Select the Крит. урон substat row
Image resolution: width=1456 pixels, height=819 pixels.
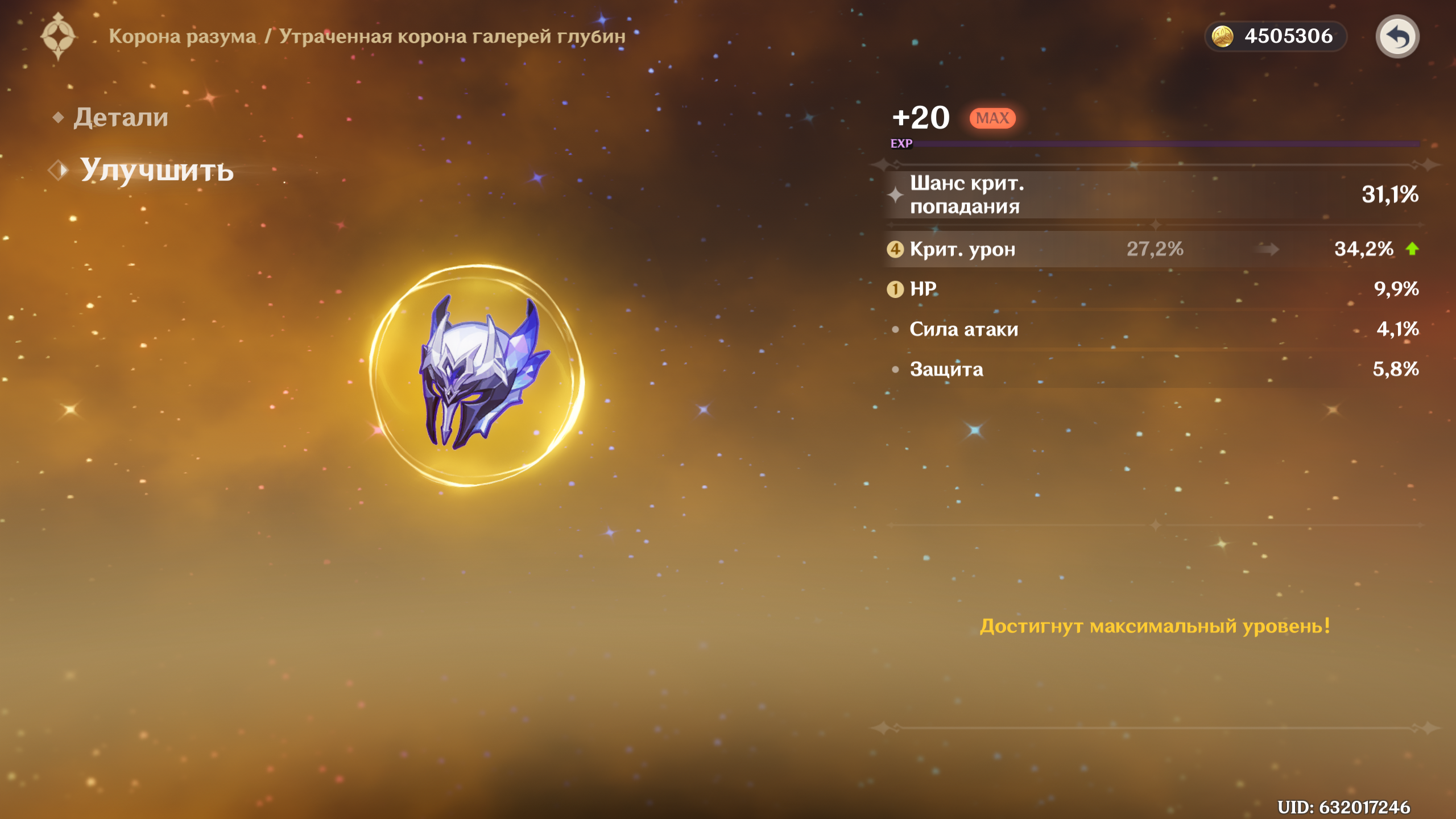(1152, 249)
